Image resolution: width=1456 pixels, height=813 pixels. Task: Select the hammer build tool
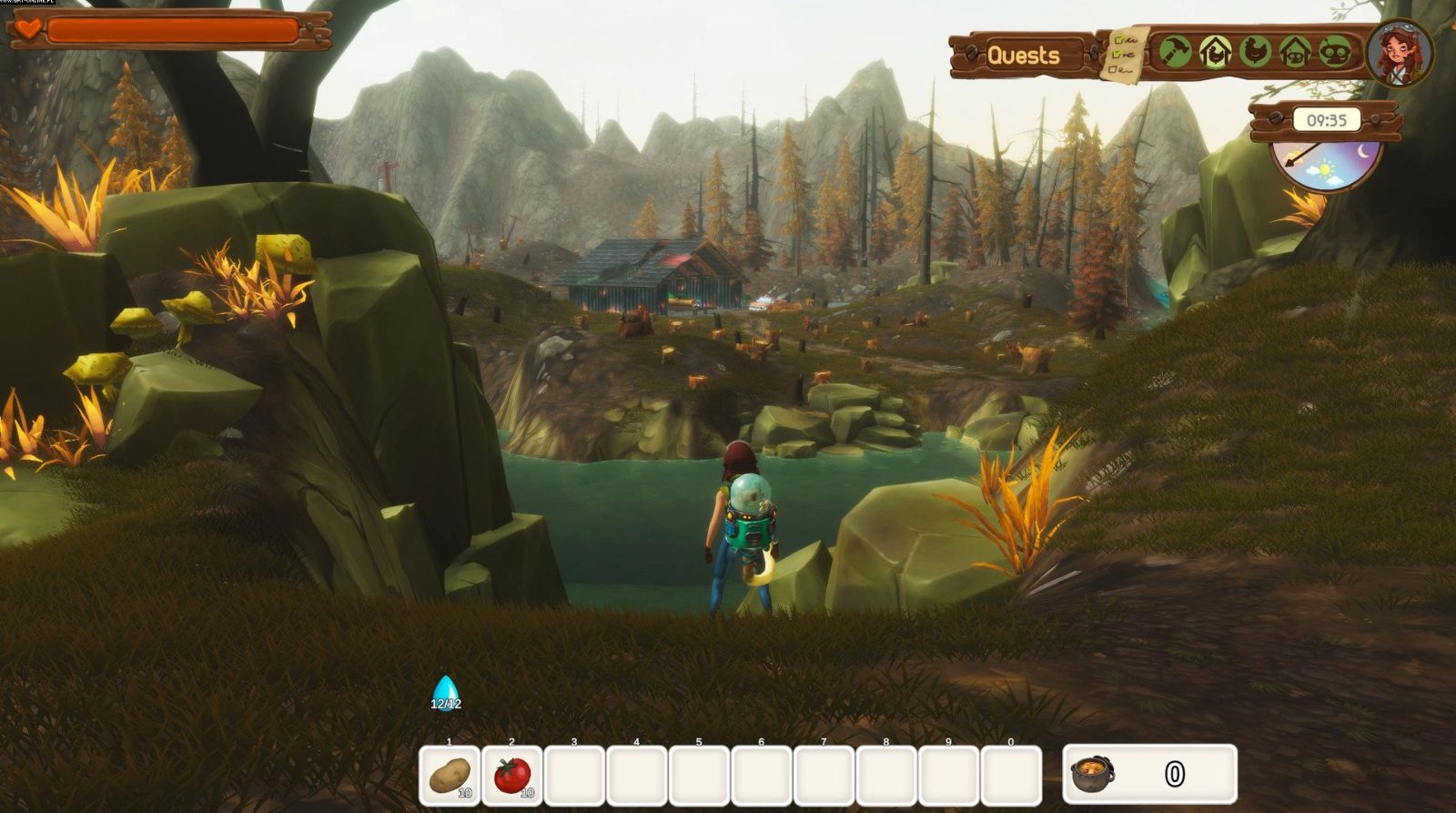(1174, 52)
